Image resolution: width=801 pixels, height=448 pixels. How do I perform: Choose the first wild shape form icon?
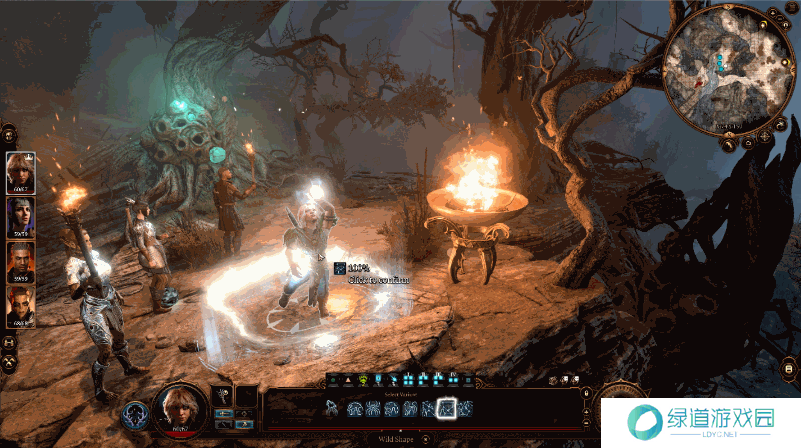click(x=332, y=408)
